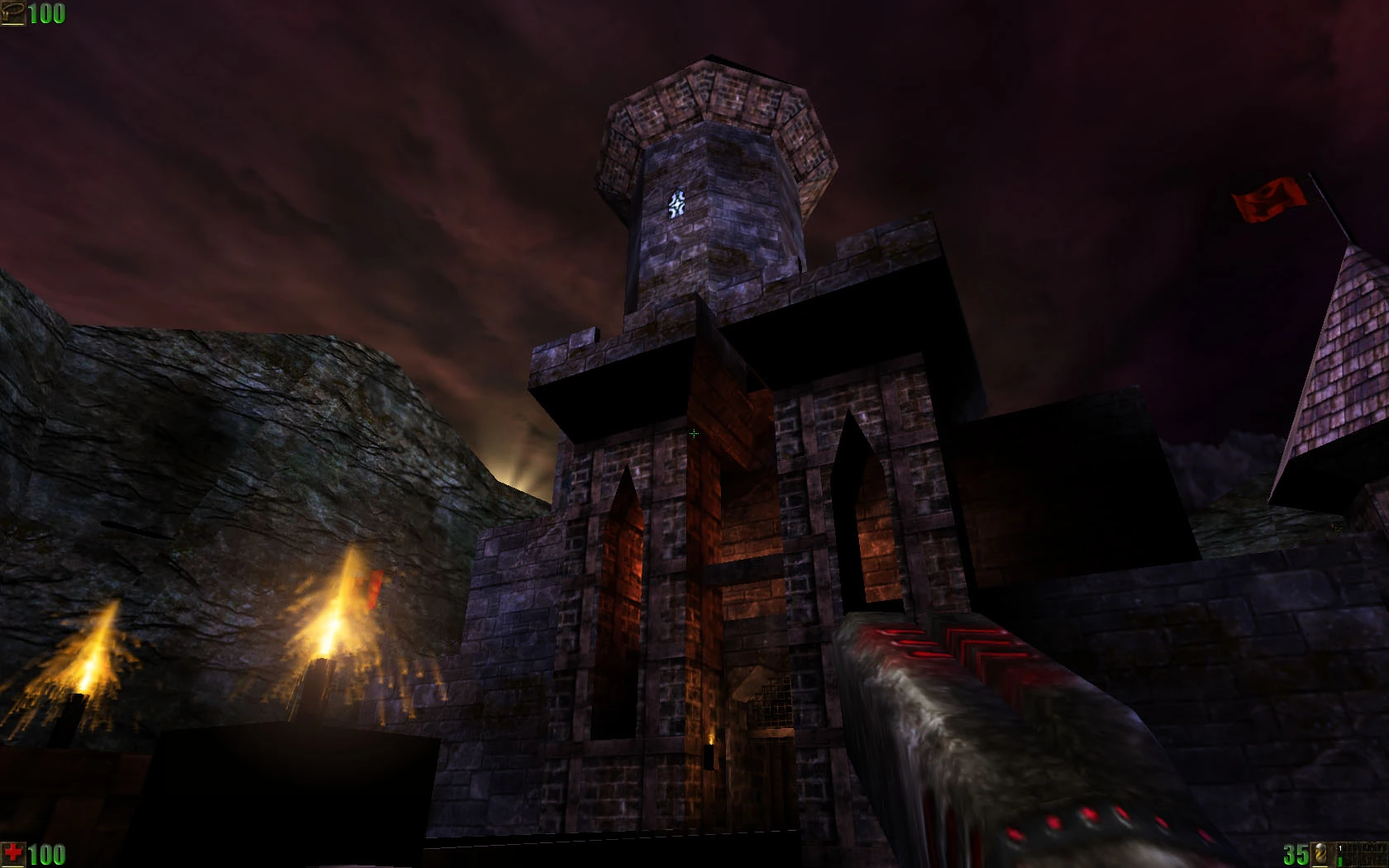Image resolution: width=1389 pixels, height=868 pixels.
Task: Click the yellow ammo clip icon near the 35
Action: click(1320, 854)
